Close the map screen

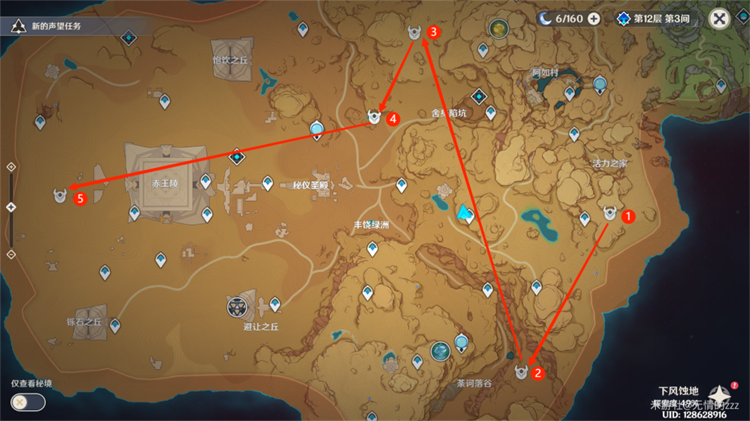point(719,19)
